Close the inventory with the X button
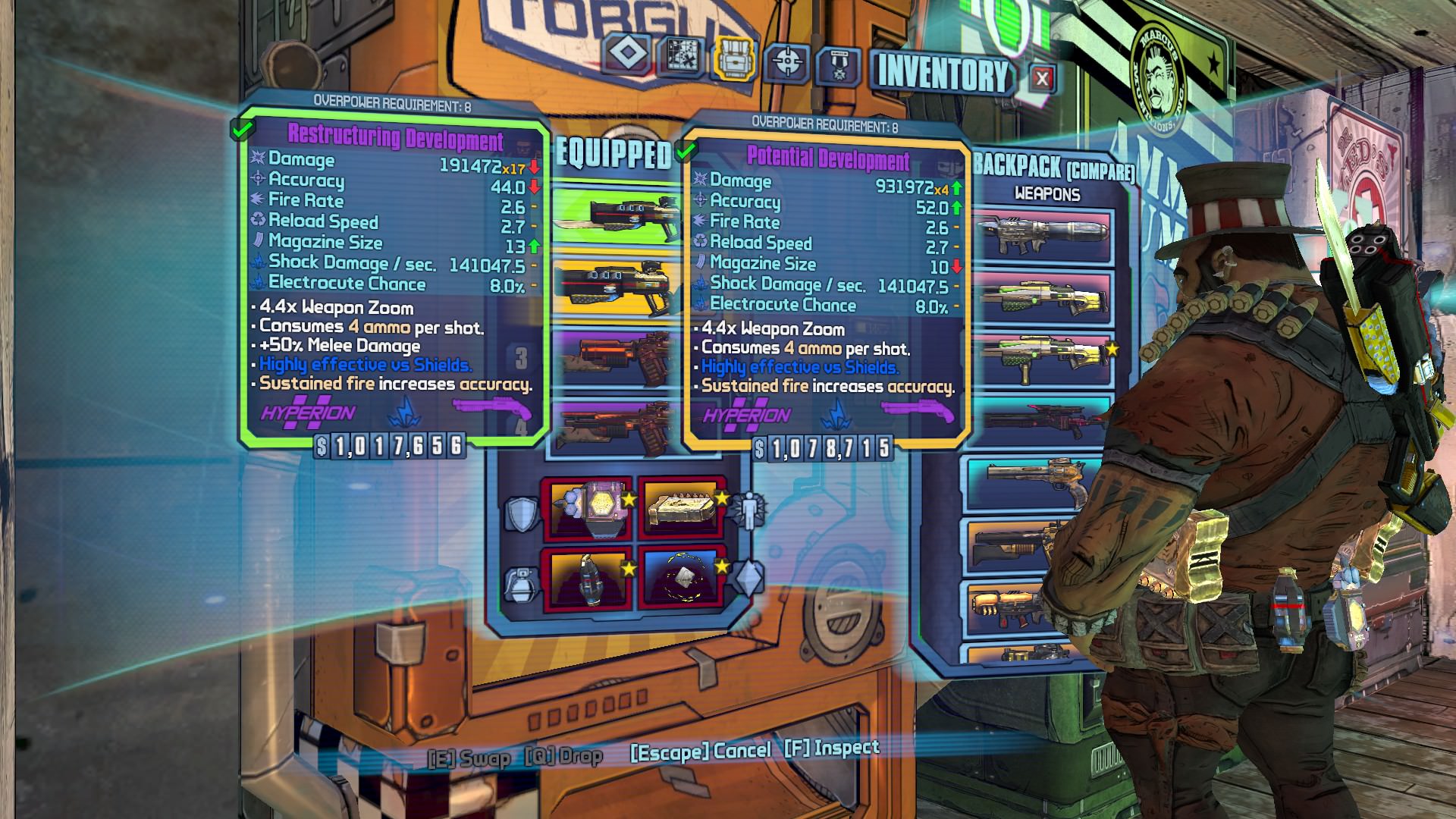 click(1042, 79)
